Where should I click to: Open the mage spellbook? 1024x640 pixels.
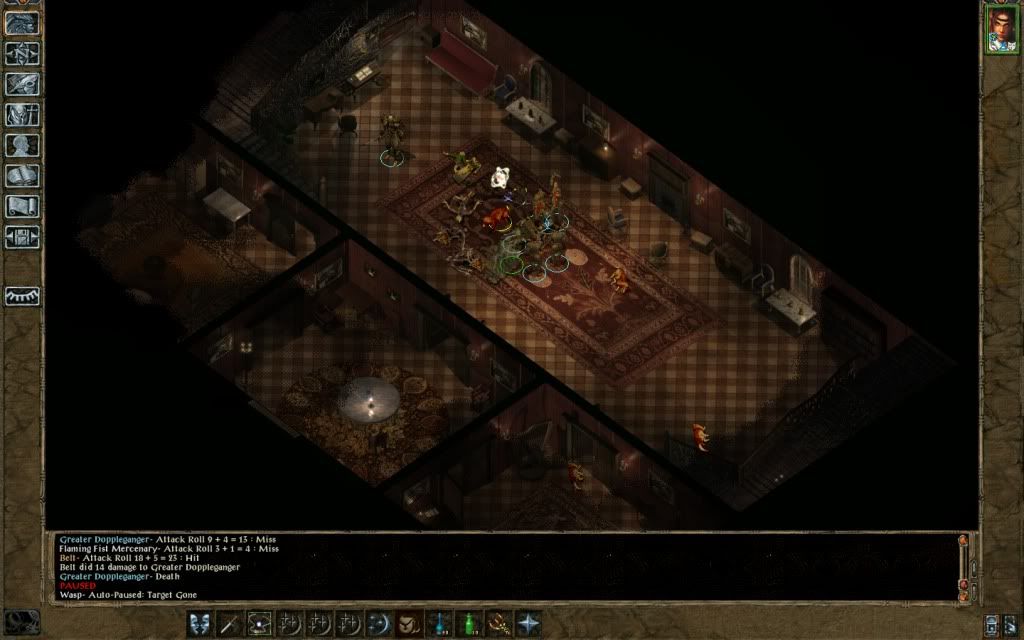tap(22, 176)
